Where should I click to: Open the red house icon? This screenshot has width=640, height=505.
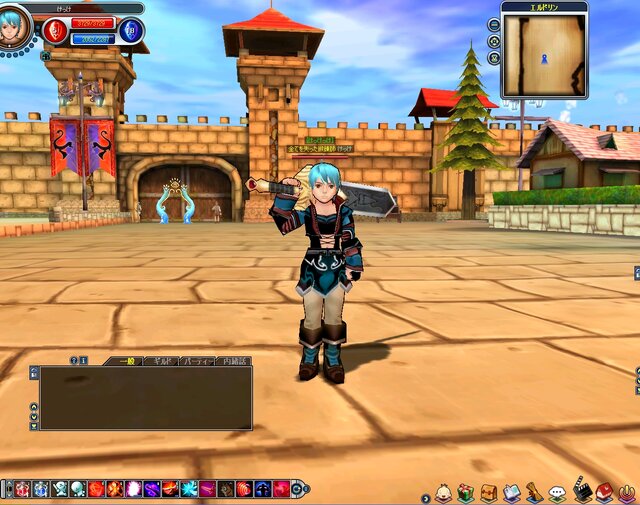tap(604, 493)
